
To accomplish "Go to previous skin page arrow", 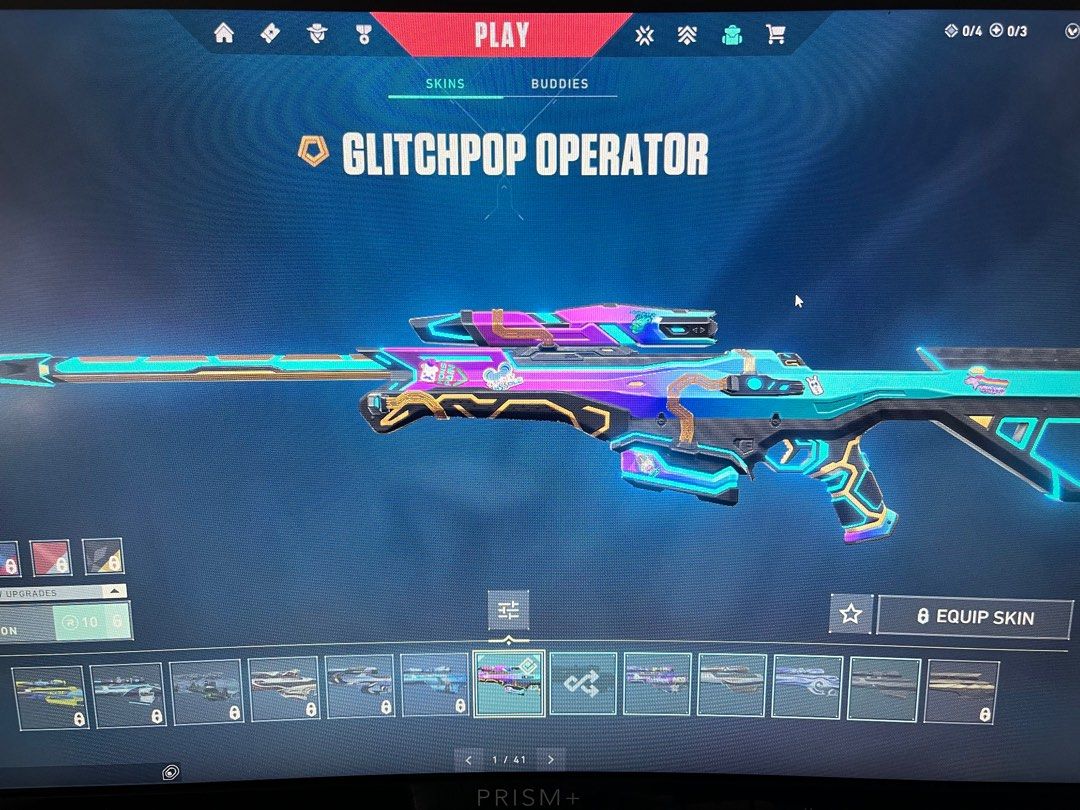I will point(467,760).
